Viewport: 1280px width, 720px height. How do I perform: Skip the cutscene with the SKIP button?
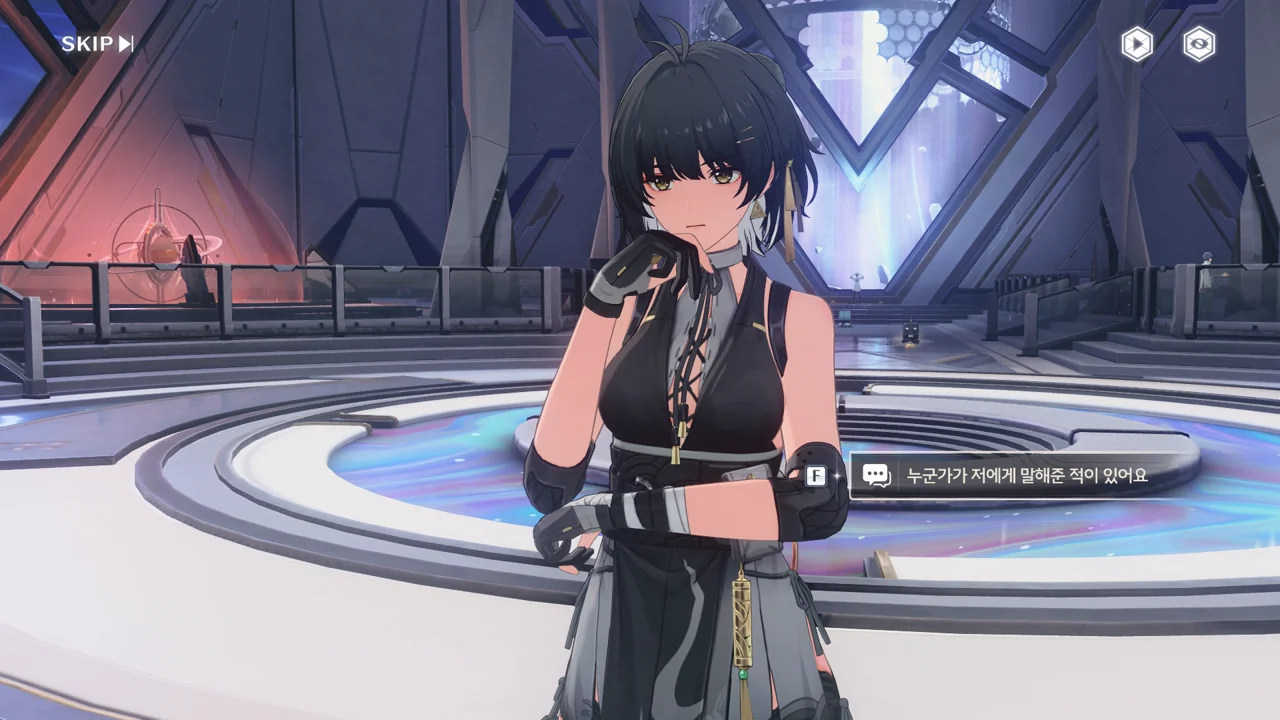97,44
